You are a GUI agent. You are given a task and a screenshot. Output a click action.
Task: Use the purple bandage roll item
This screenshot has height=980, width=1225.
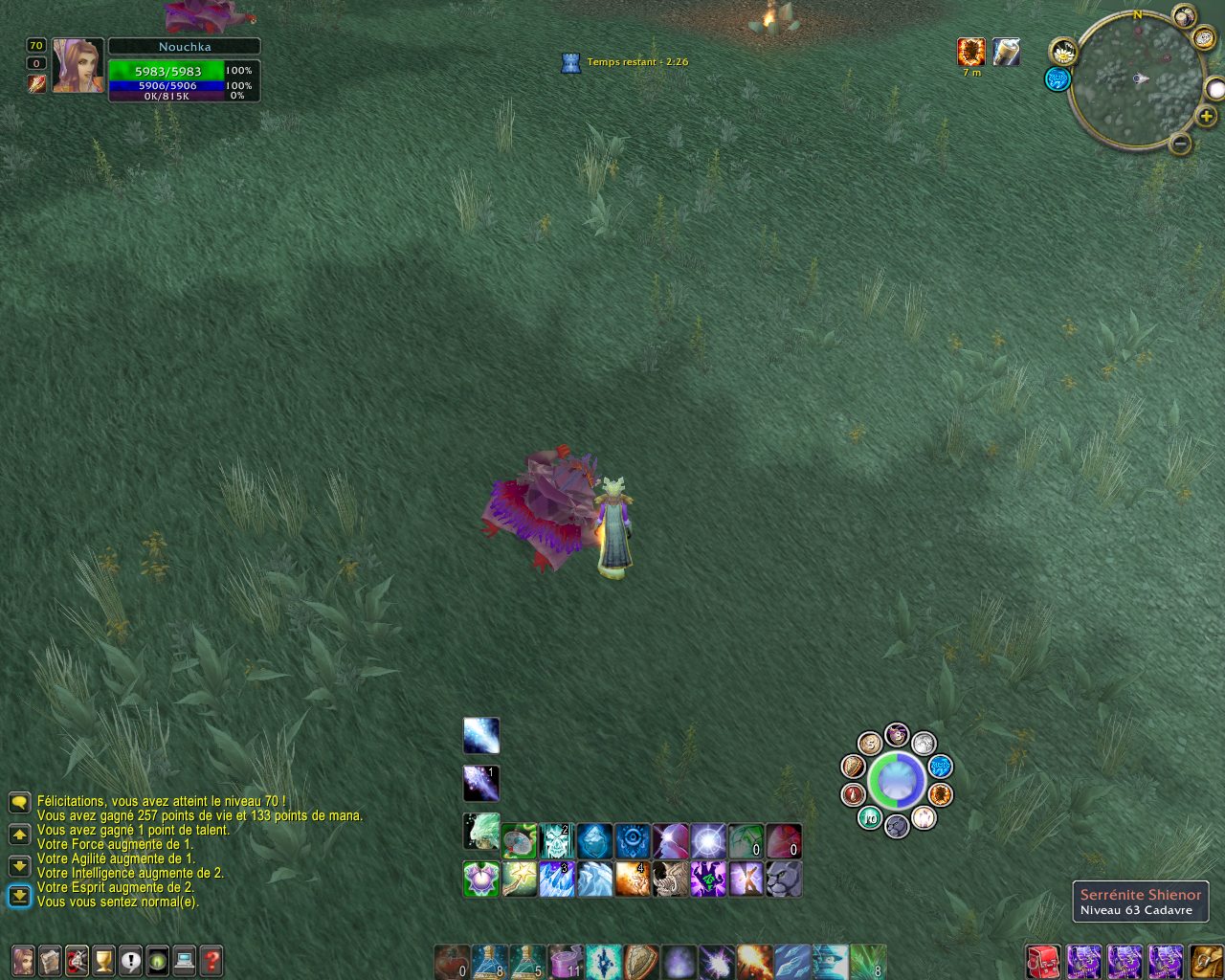pyautogui.click(x=566, y=961)
